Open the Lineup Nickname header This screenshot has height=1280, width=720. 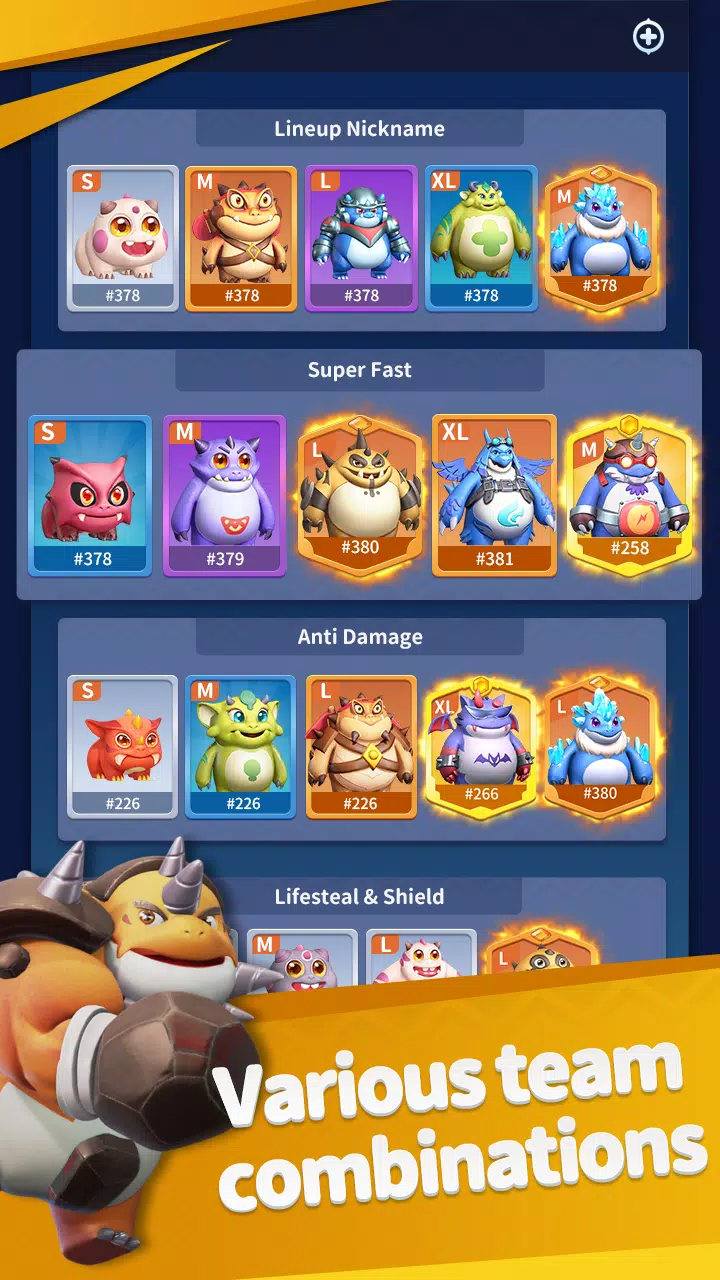point(360,129)
